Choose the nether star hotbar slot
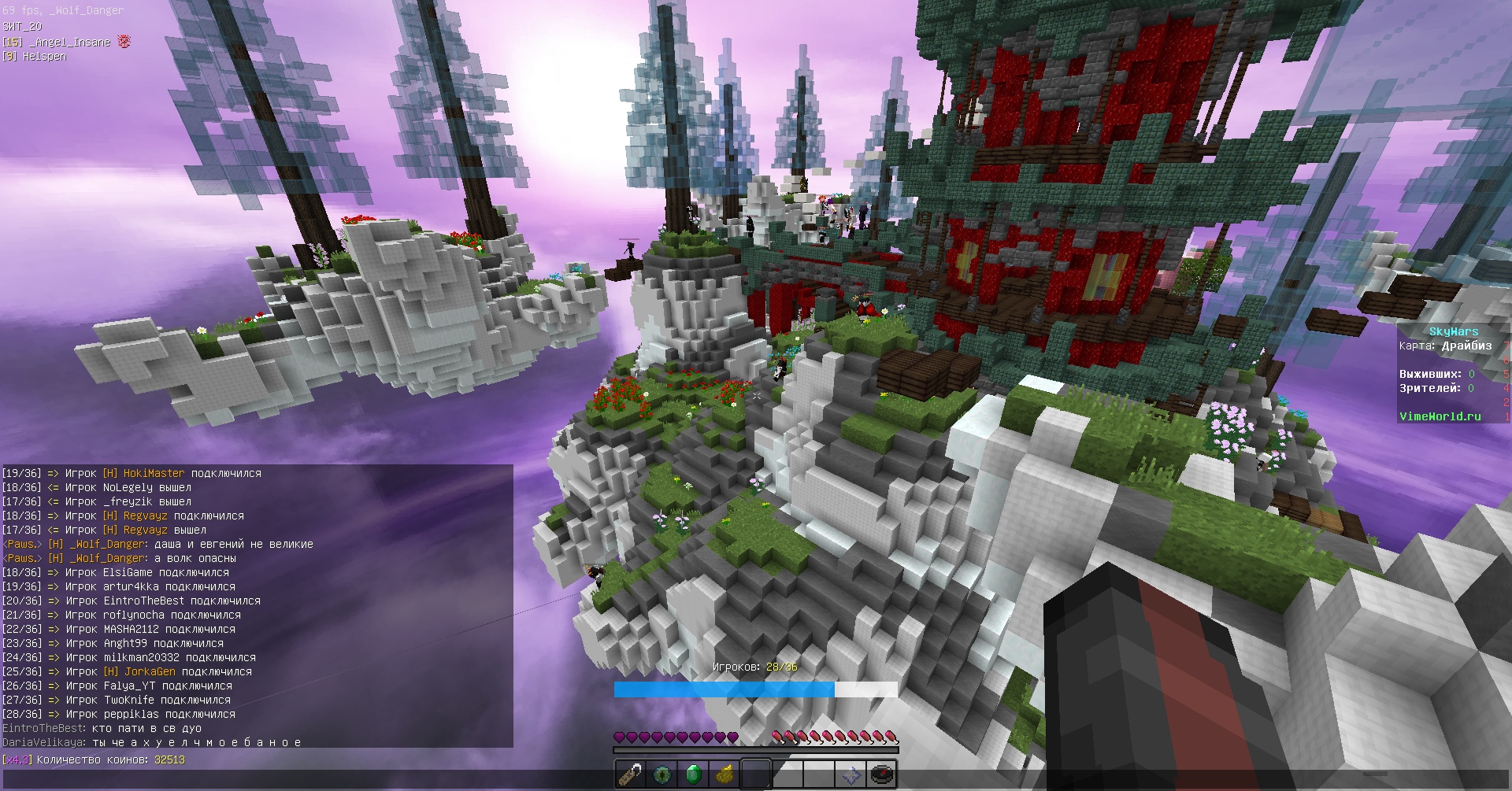Viewport: 1512px width, 791px height. [x=850, y=774]
